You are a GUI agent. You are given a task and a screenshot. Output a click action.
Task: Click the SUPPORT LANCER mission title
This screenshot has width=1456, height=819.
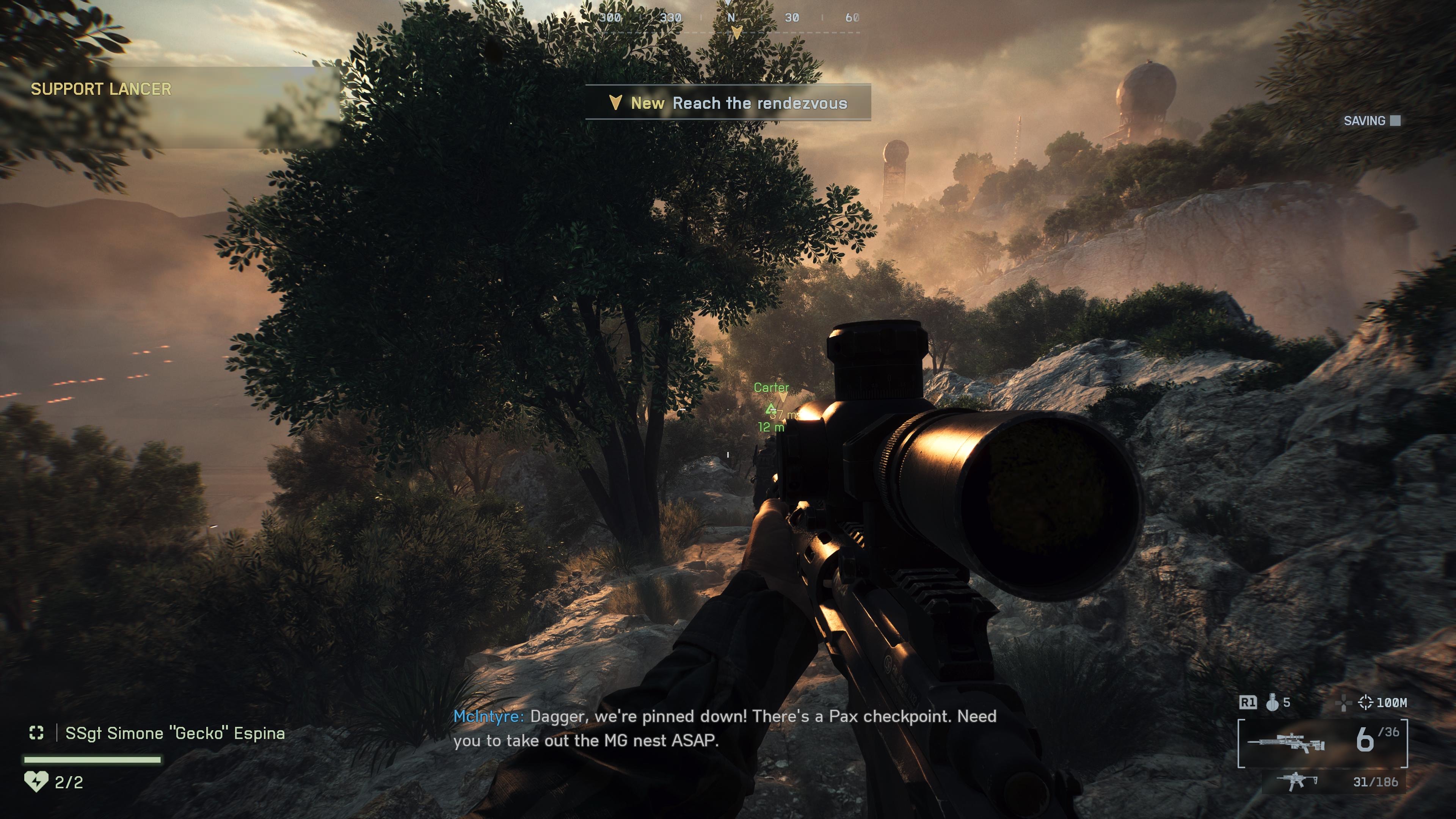(x=100, y=89)
